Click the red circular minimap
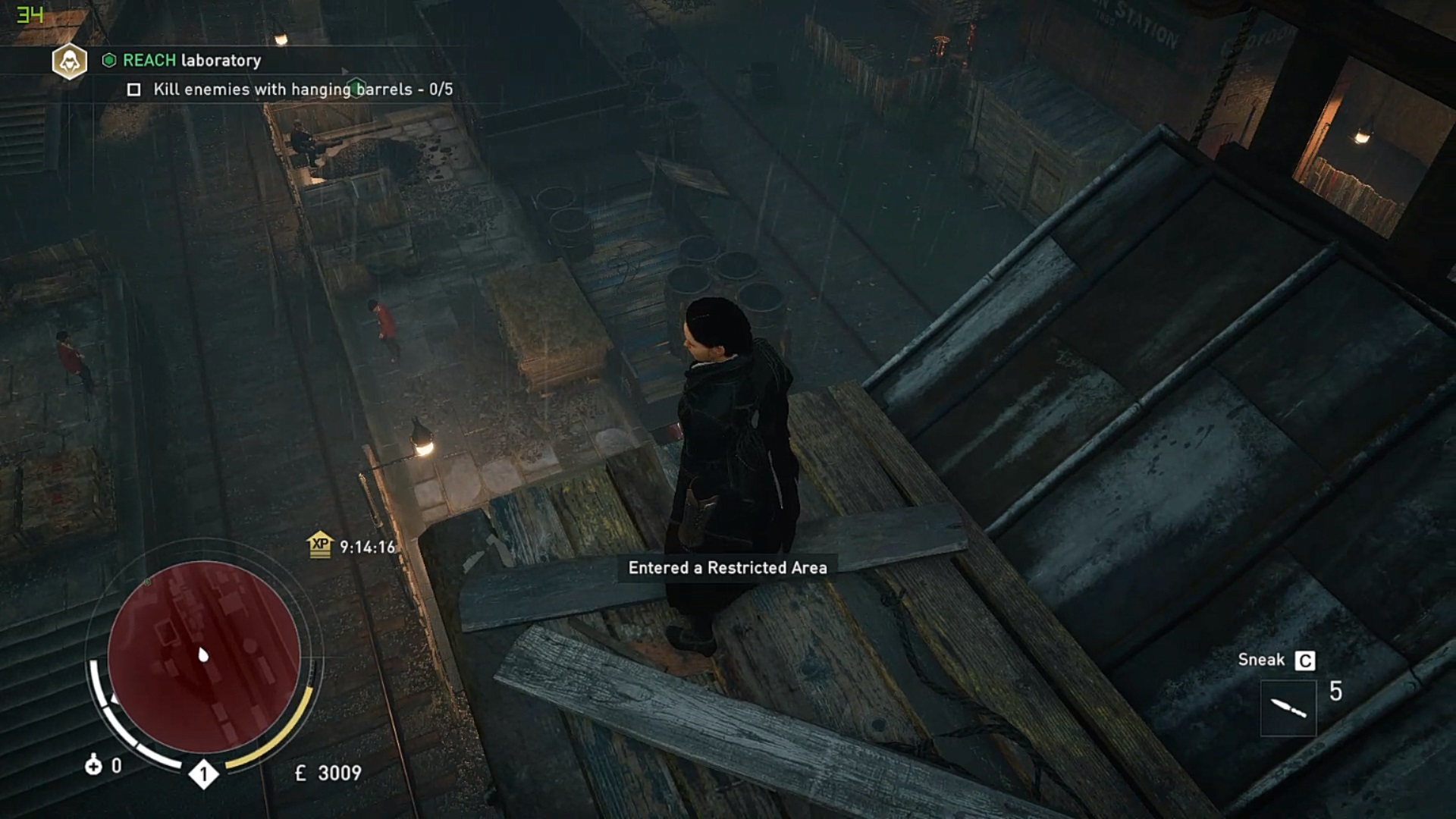 (x=203, y=657)
